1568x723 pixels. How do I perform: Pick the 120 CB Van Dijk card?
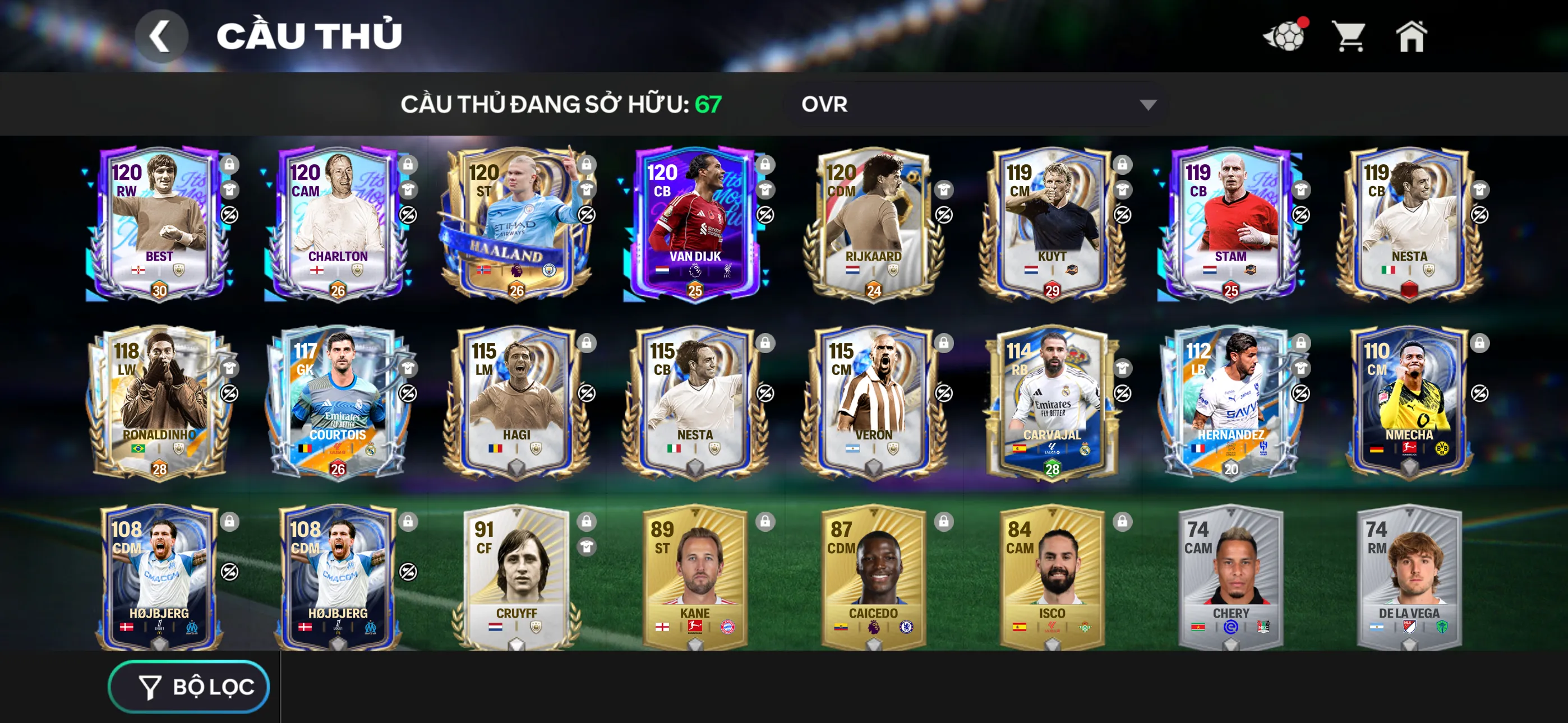click(694, 223)
